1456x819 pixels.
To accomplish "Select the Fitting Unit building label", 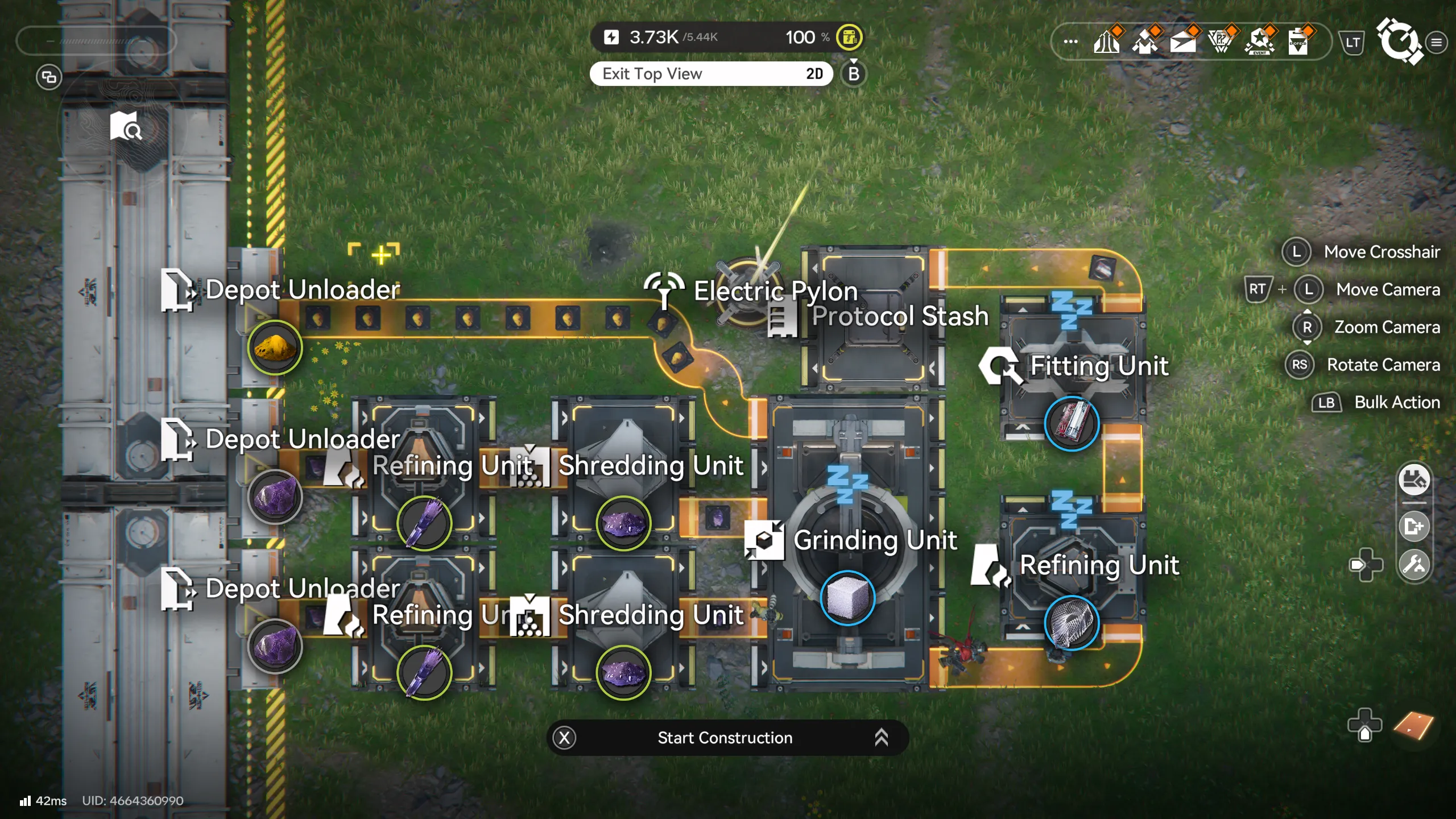I will coord(1099,366).
